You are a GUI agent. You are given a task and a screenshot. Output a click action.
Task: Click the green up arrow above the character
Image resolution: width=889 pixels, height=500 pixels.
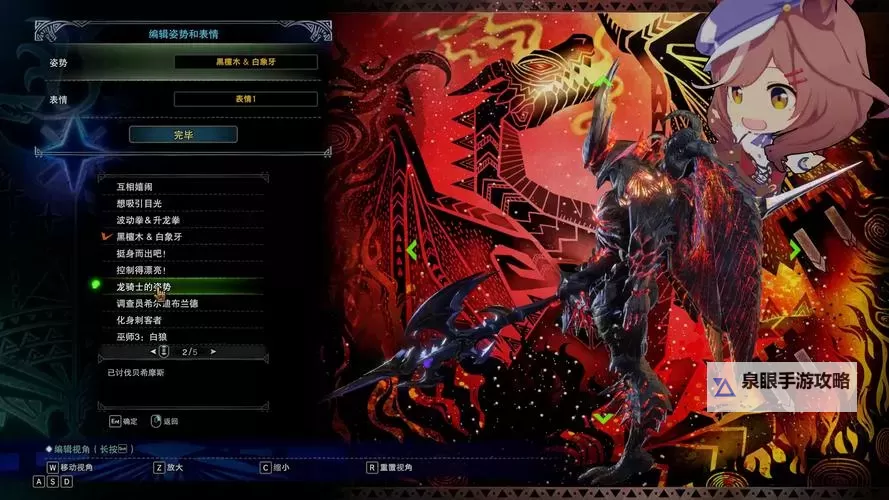[600, 79]
